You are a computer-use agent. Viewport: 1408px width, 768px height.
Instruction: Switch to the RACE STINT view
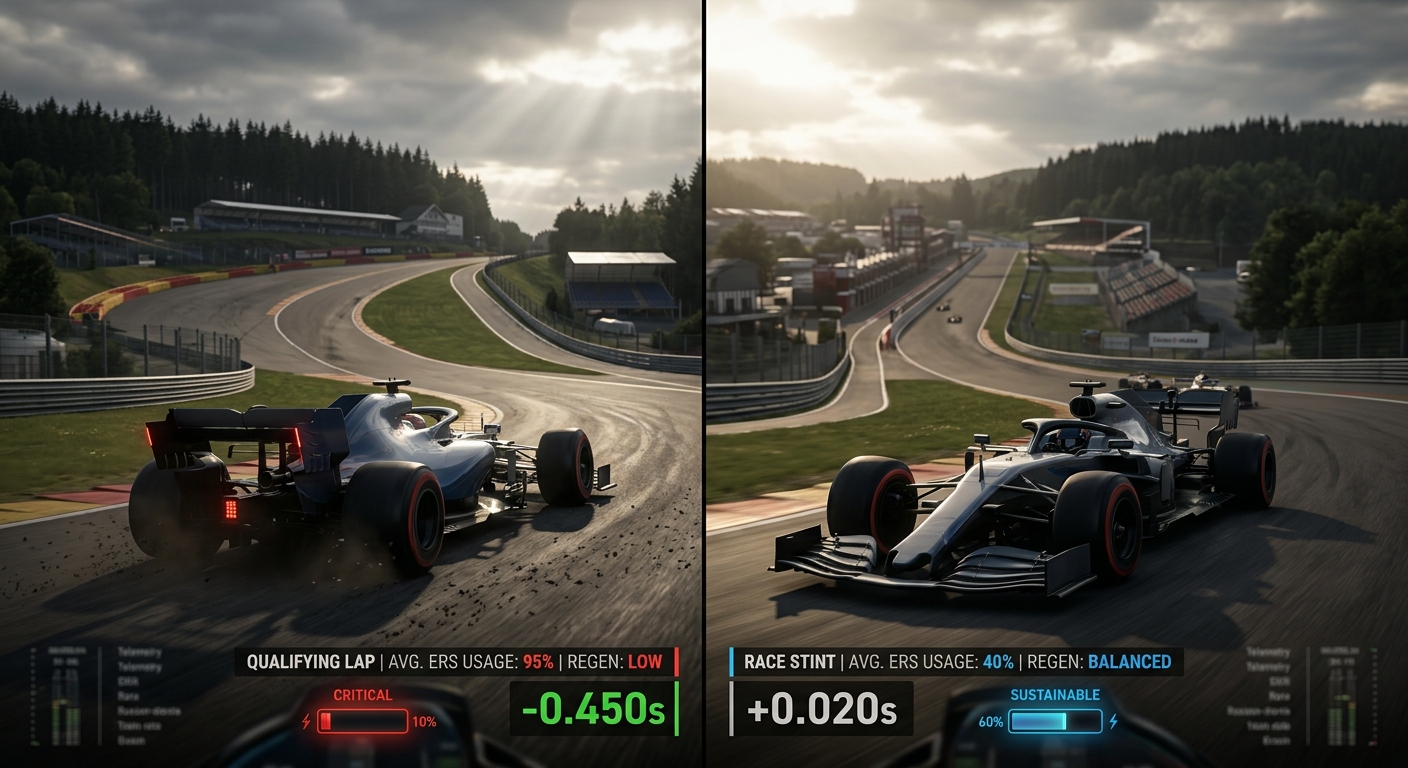pos(790,661)
